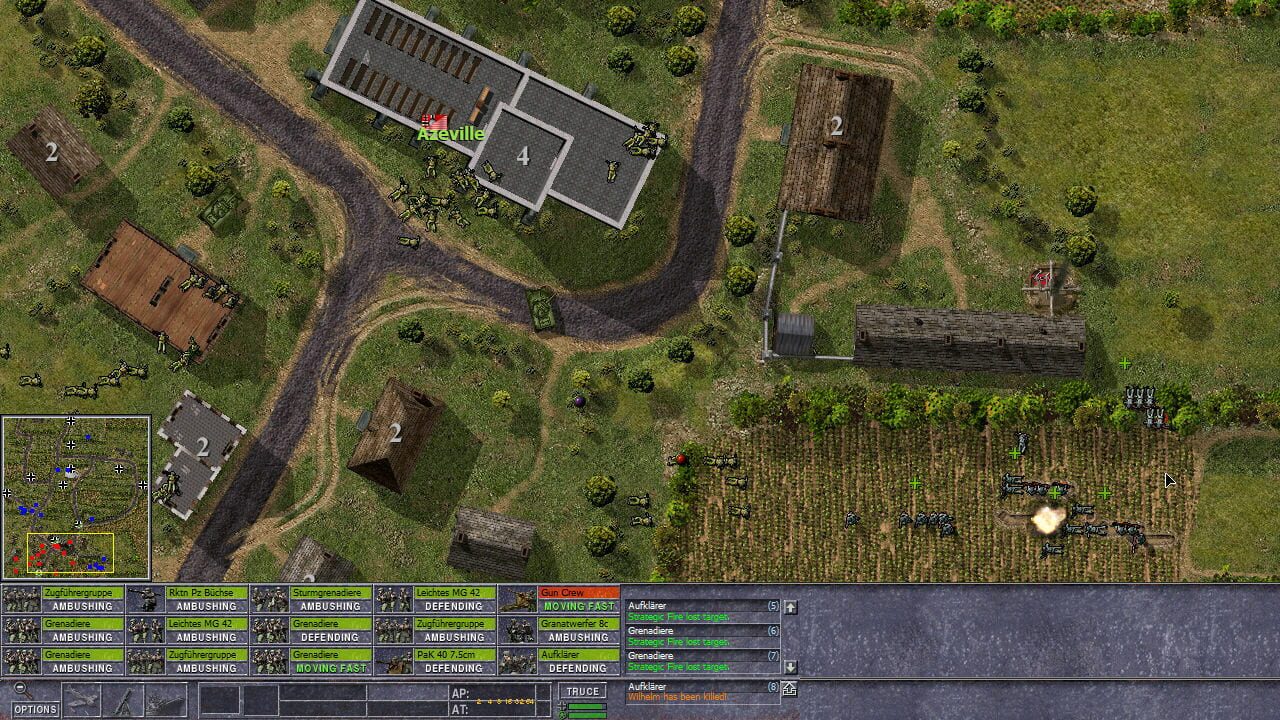The image size is (1280, 720).
Task: Open the OPTIONS menu
Action: 34,709
